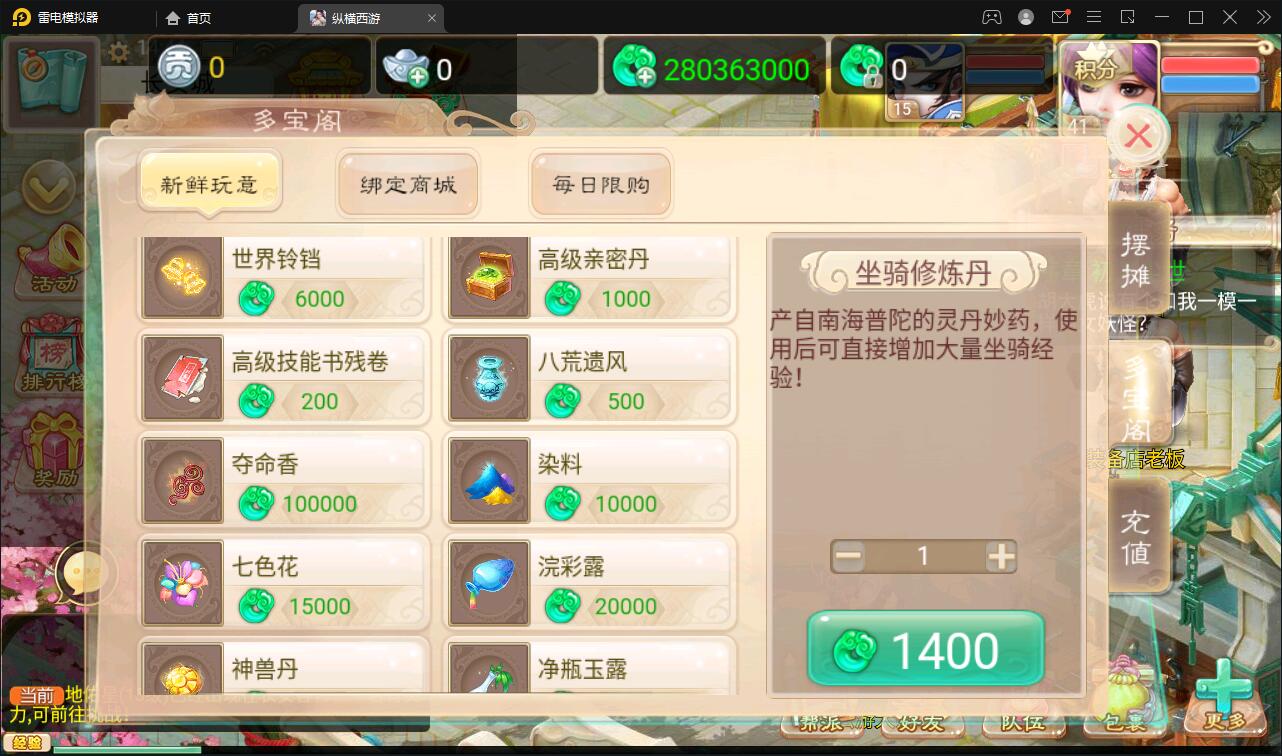Open the chat bubble on the left edge
Screen dimensions: 1282x756
pyautogui.click(x=85, y=574)
